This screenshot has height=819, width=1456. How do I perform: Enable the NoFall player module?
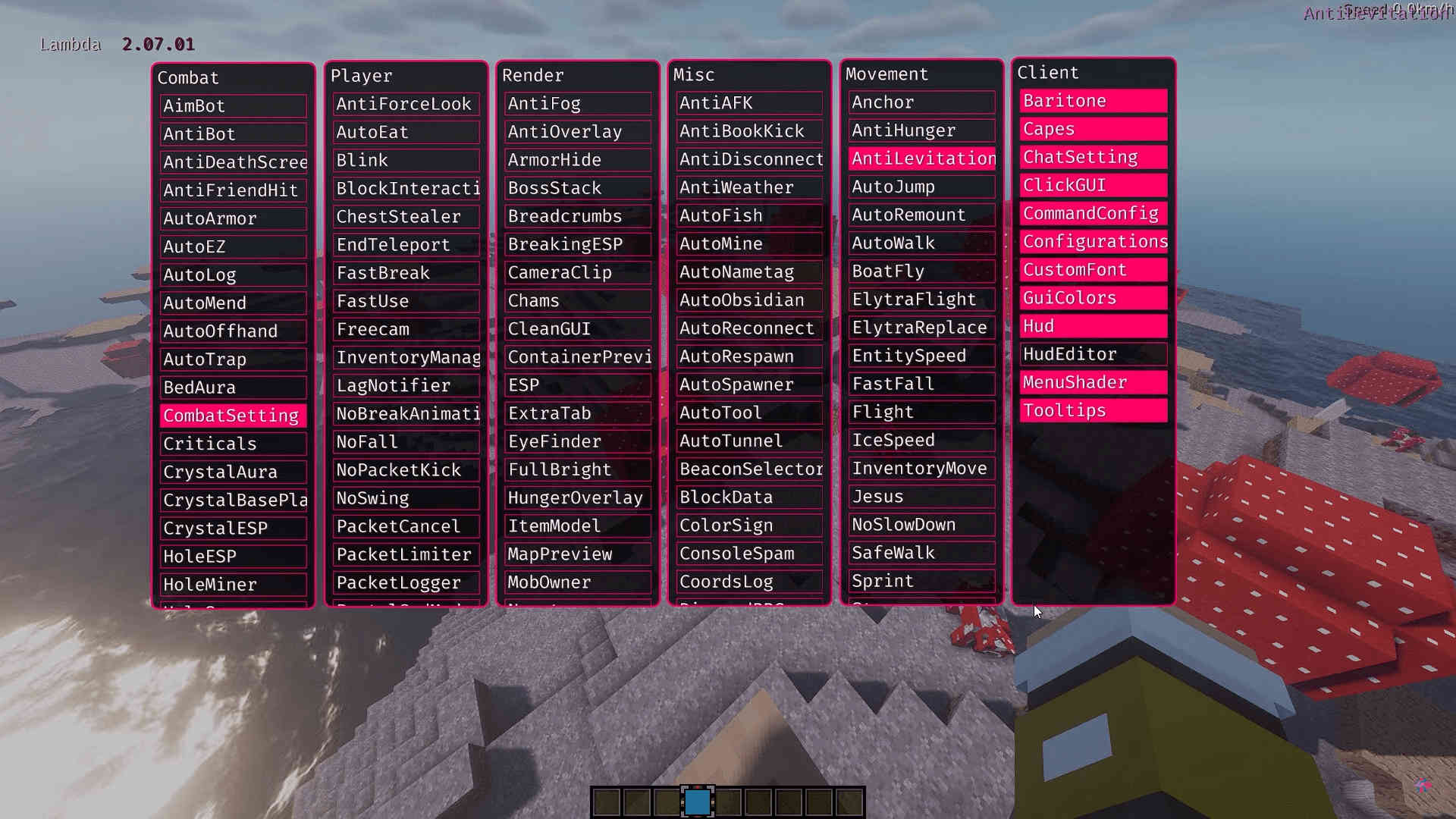tap(406, 441)
